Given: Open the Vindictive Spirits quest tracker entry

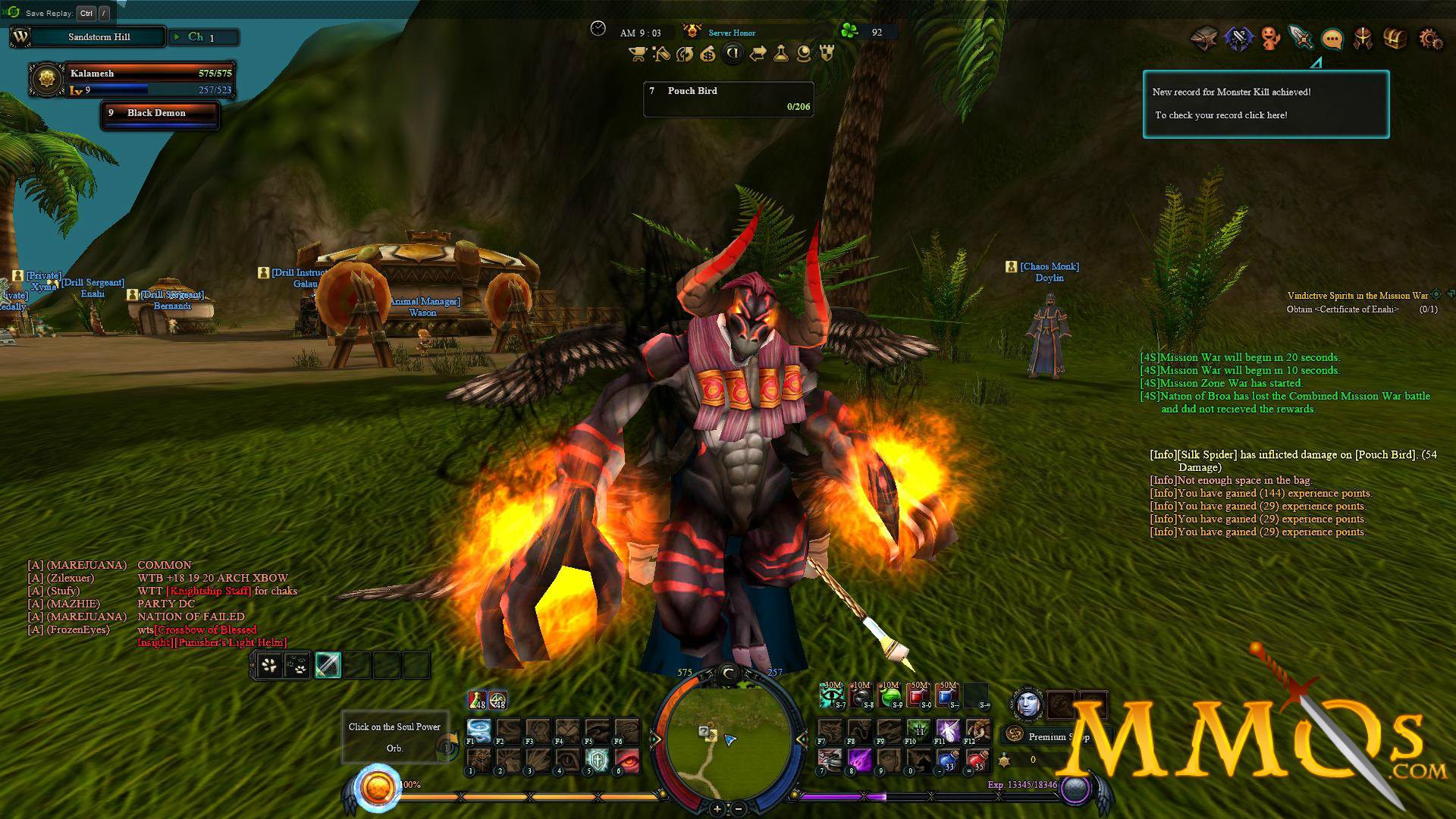Looking at the screenshot, I should pos(1357,296).
